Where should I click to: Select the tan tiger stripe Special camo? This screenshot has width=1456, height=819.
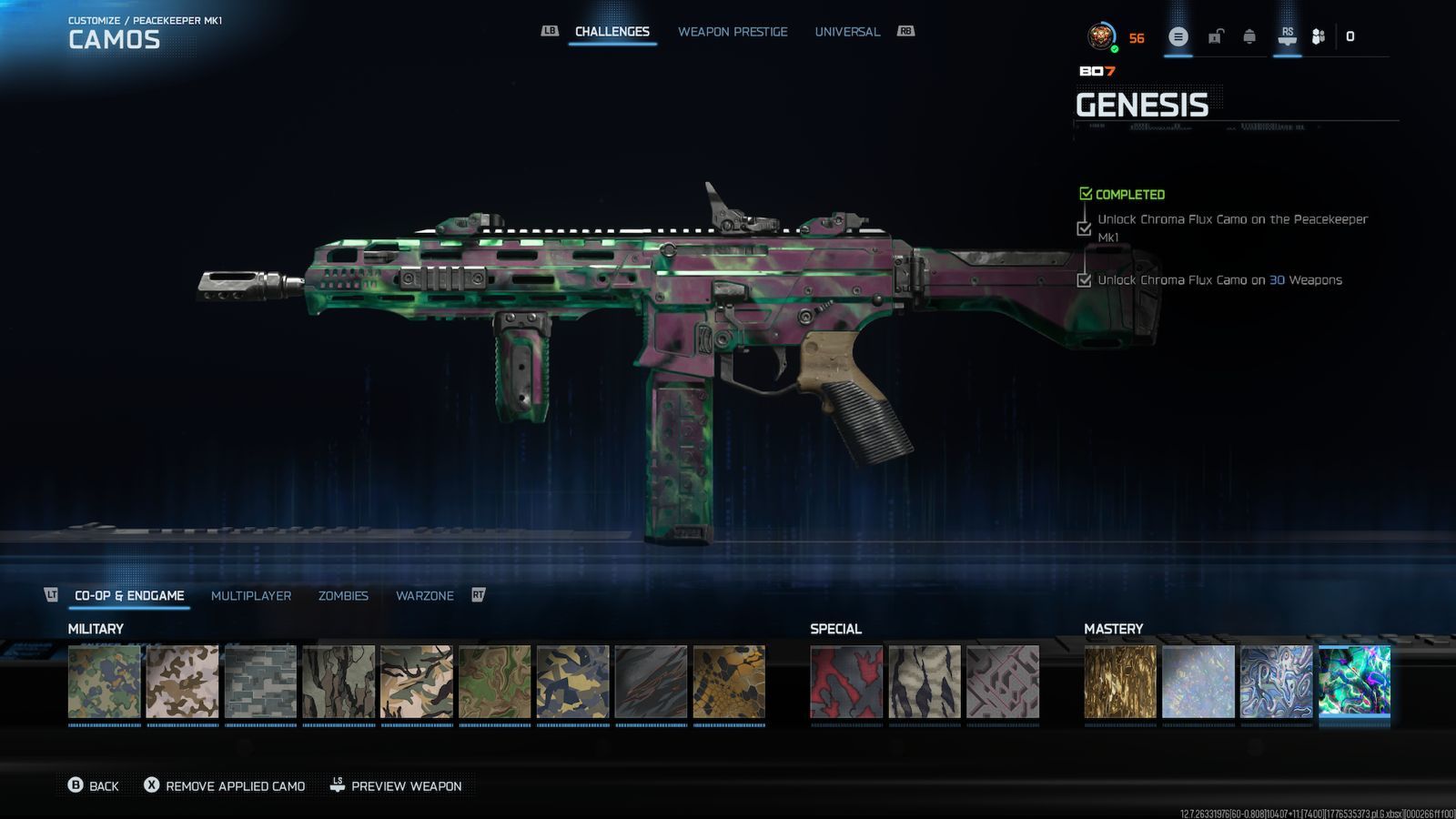tap(925, 682)
